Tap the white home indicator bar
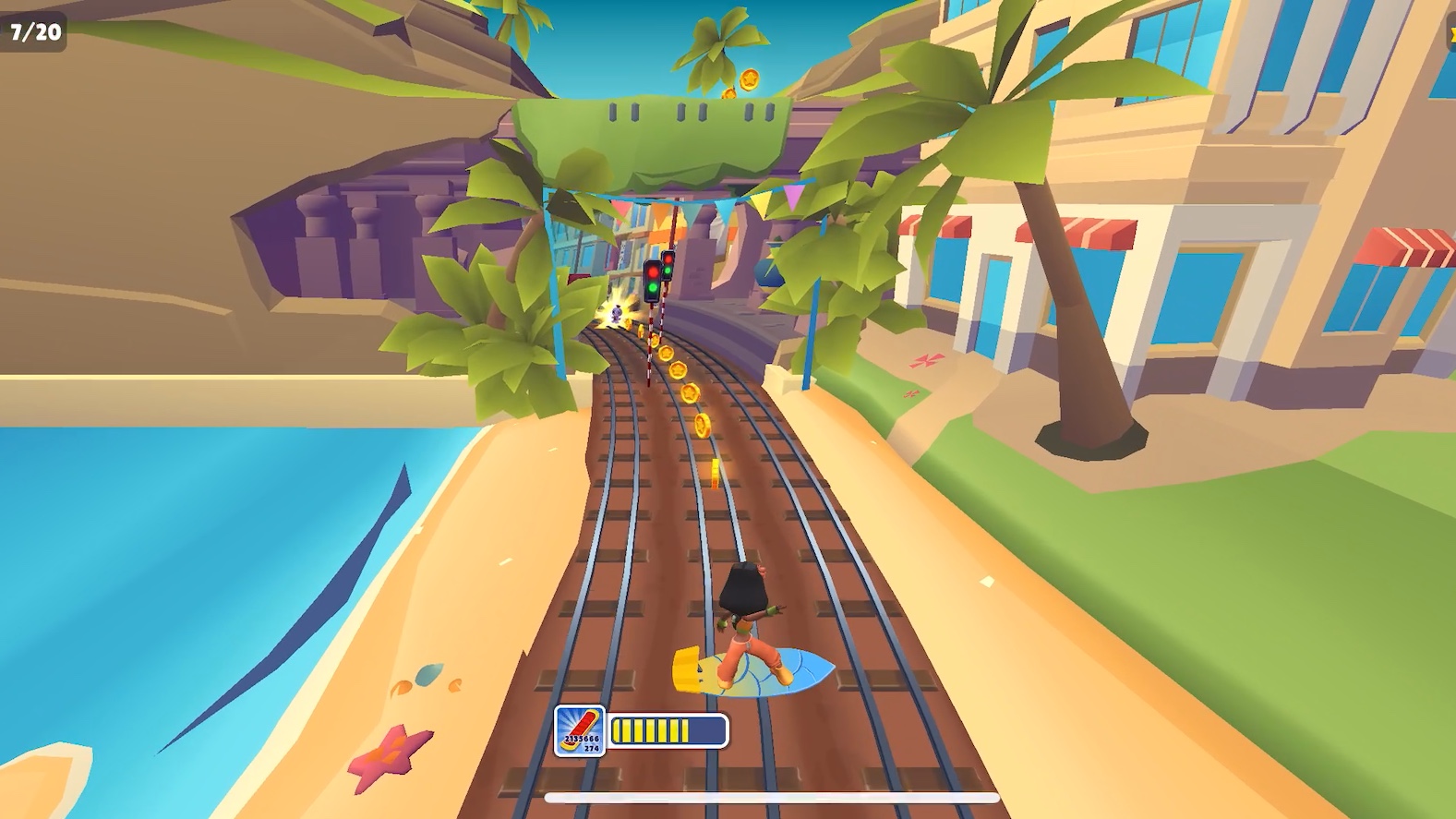 click(x=772, y=798)
